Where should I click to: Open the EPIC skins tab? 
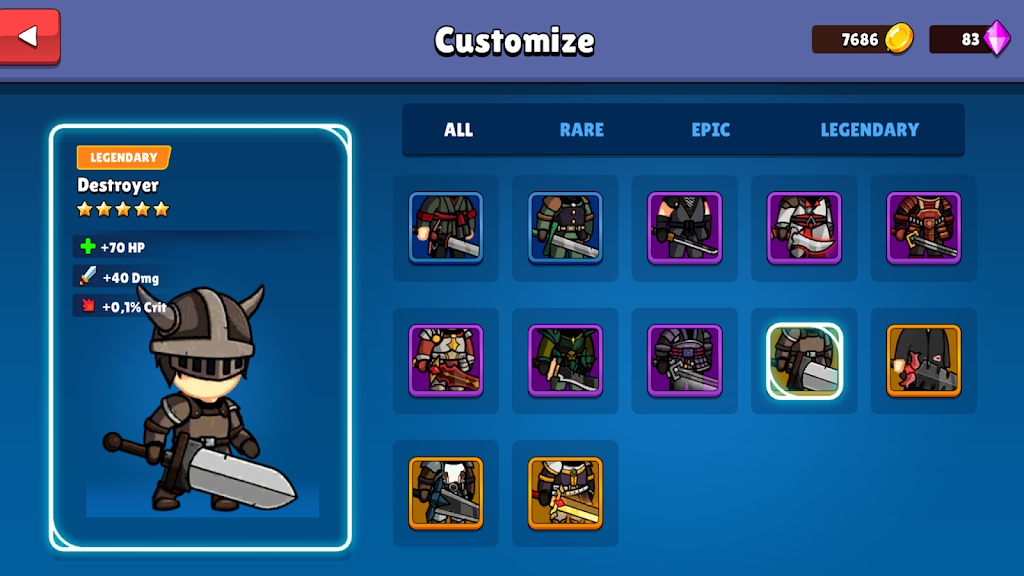[x=710, y=130]
